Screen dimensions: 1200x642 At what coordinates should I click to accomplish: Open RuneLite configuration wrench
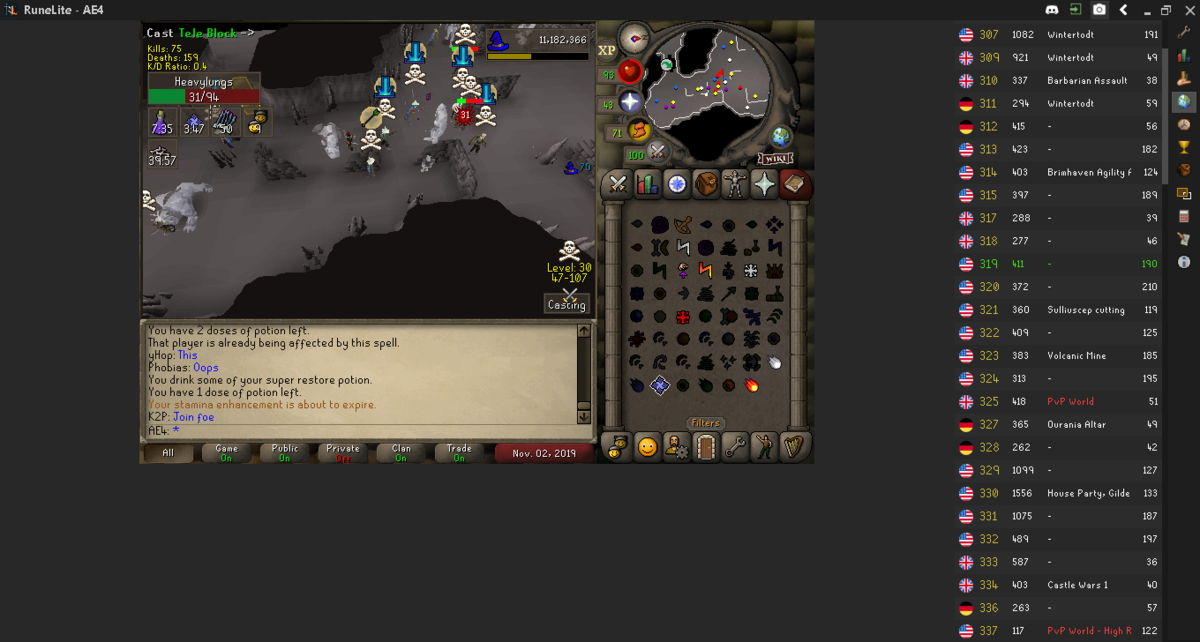point(1184,33)
